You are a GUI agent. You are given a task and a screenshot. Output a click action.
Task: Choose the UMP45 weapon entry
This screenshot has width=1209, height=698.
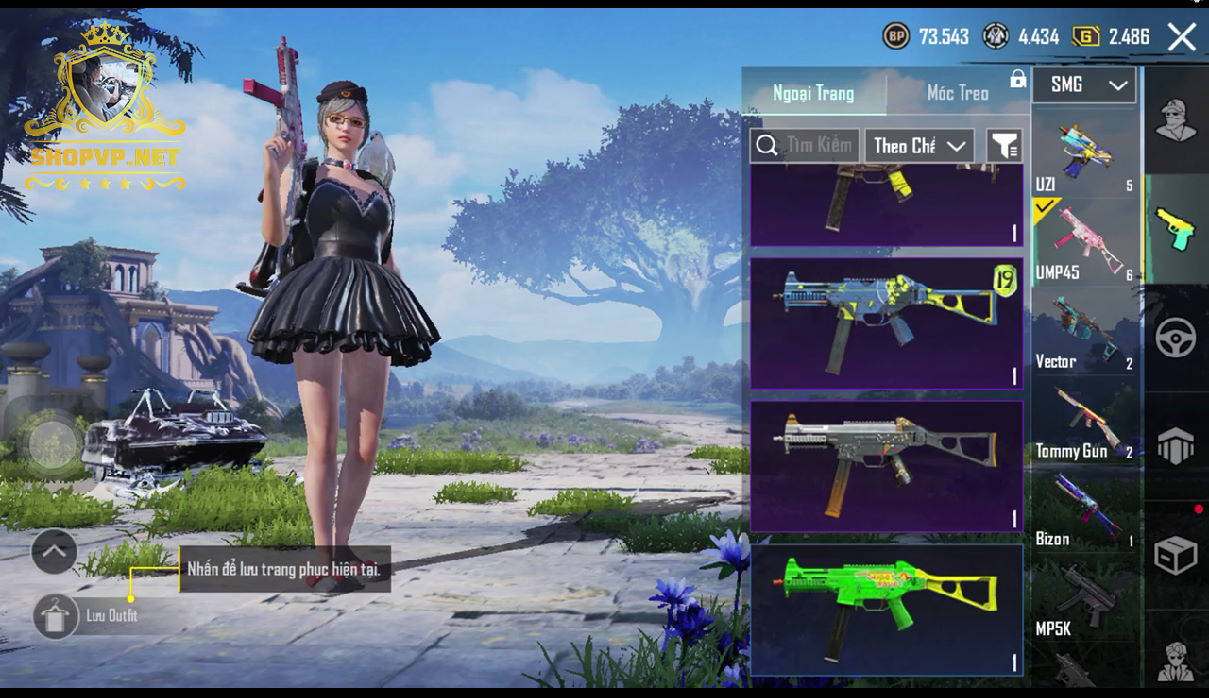coord(1084,240)
